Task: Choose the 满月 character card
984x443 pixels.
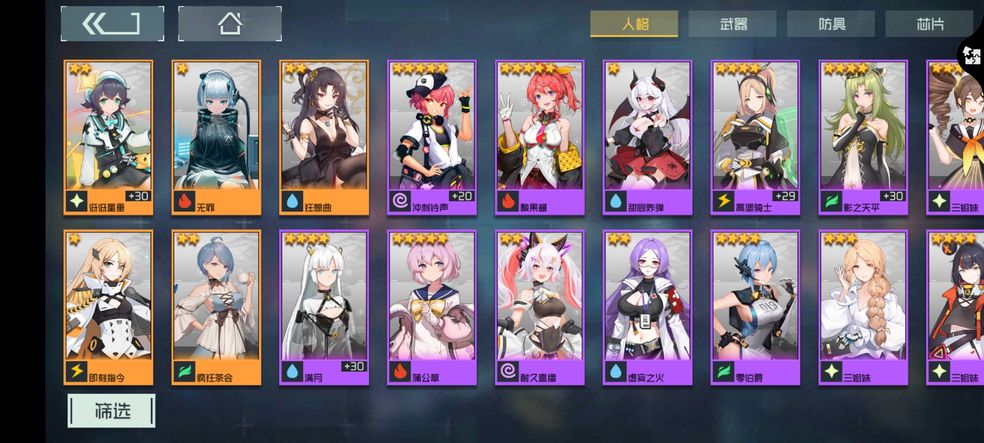Action: click(x=324, y=307)
